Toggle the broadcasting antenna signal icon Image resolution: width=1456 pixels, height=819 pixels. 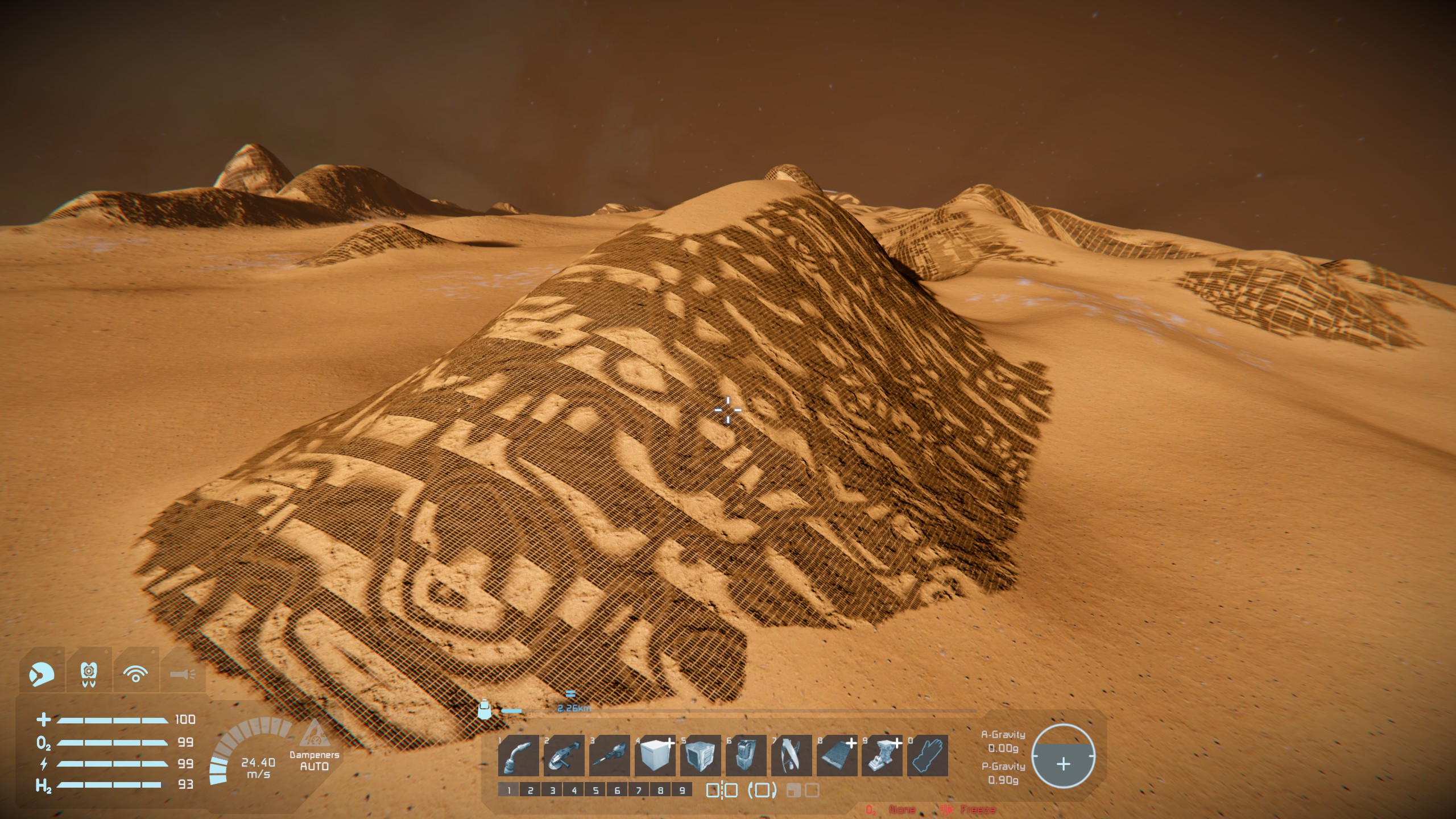pyautogui.click(x=135, y=674)
